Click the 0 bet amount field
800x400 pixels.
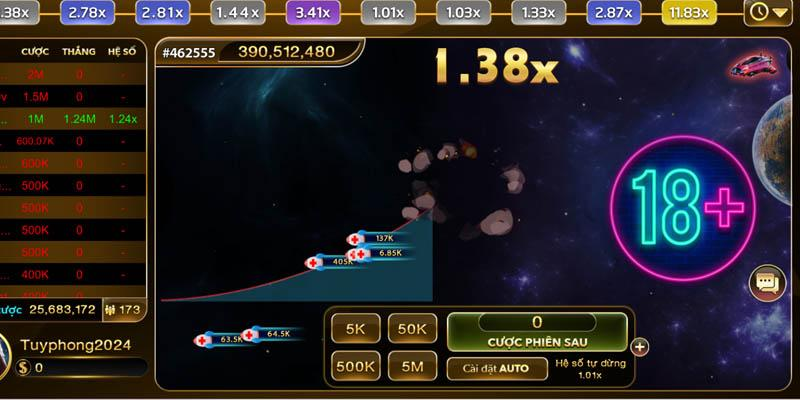coord(536,322)
